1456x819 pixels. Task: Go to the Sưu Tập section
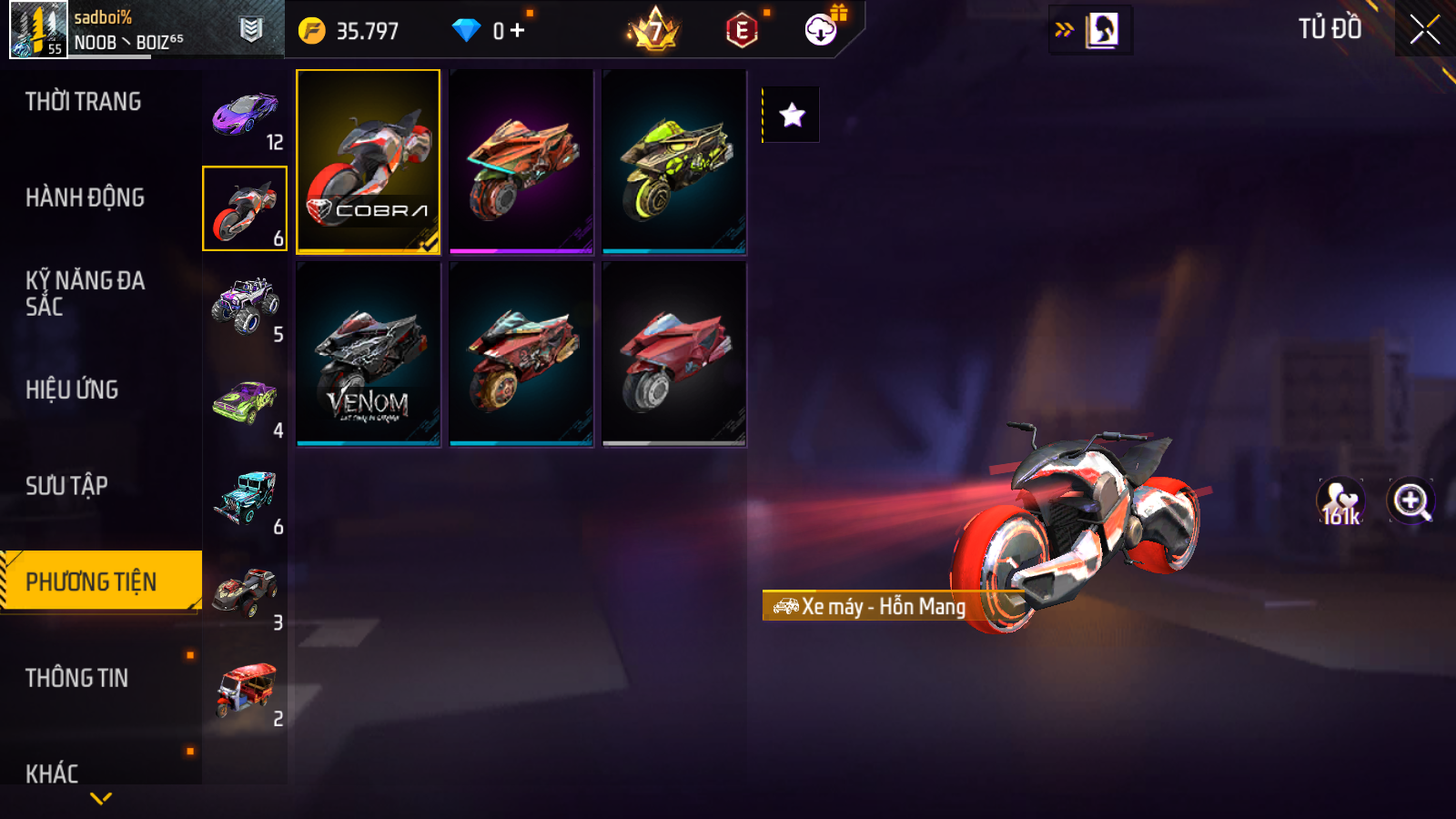(x=67, y=486)
